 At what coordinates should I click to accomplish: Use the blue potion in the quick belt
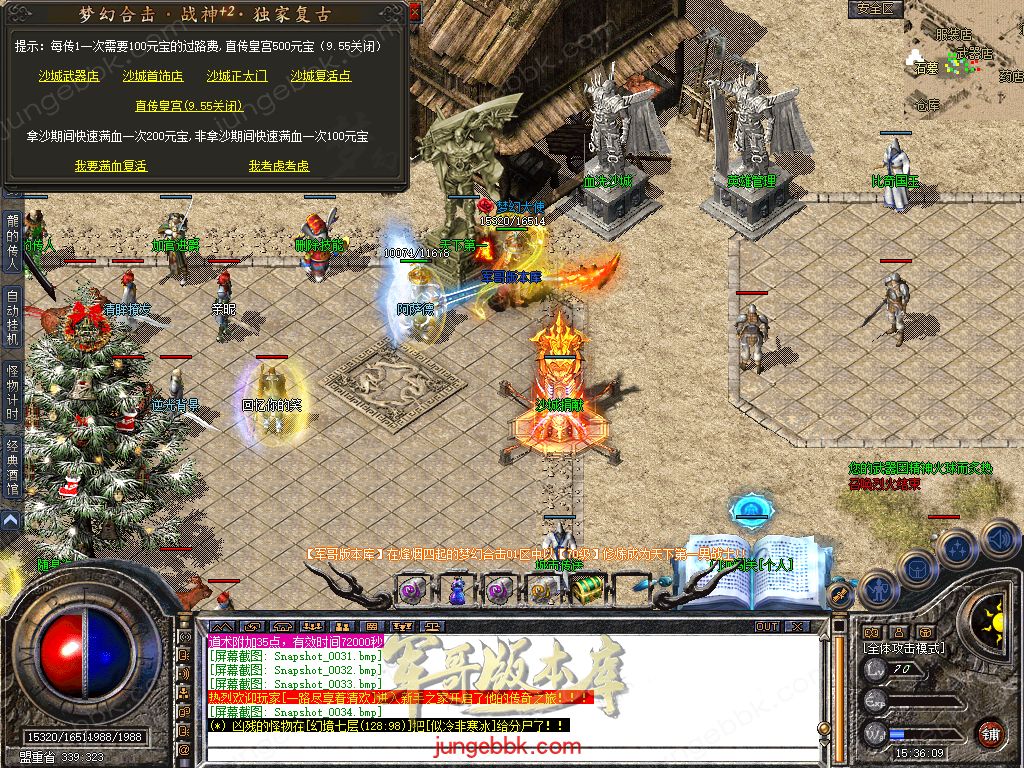tap(456, 592)
